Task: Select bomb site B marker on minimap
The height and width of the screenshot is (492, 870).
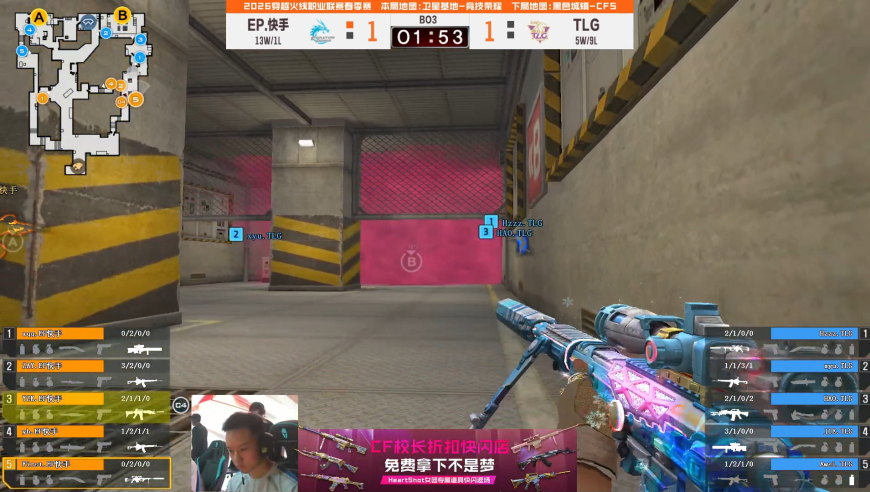Action: coord(122,15)
